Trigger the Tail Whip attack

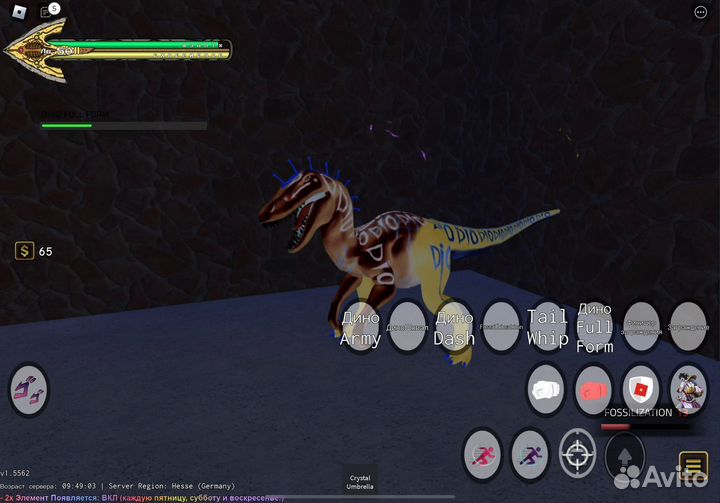pyautogui.click(x=548, y=327)
